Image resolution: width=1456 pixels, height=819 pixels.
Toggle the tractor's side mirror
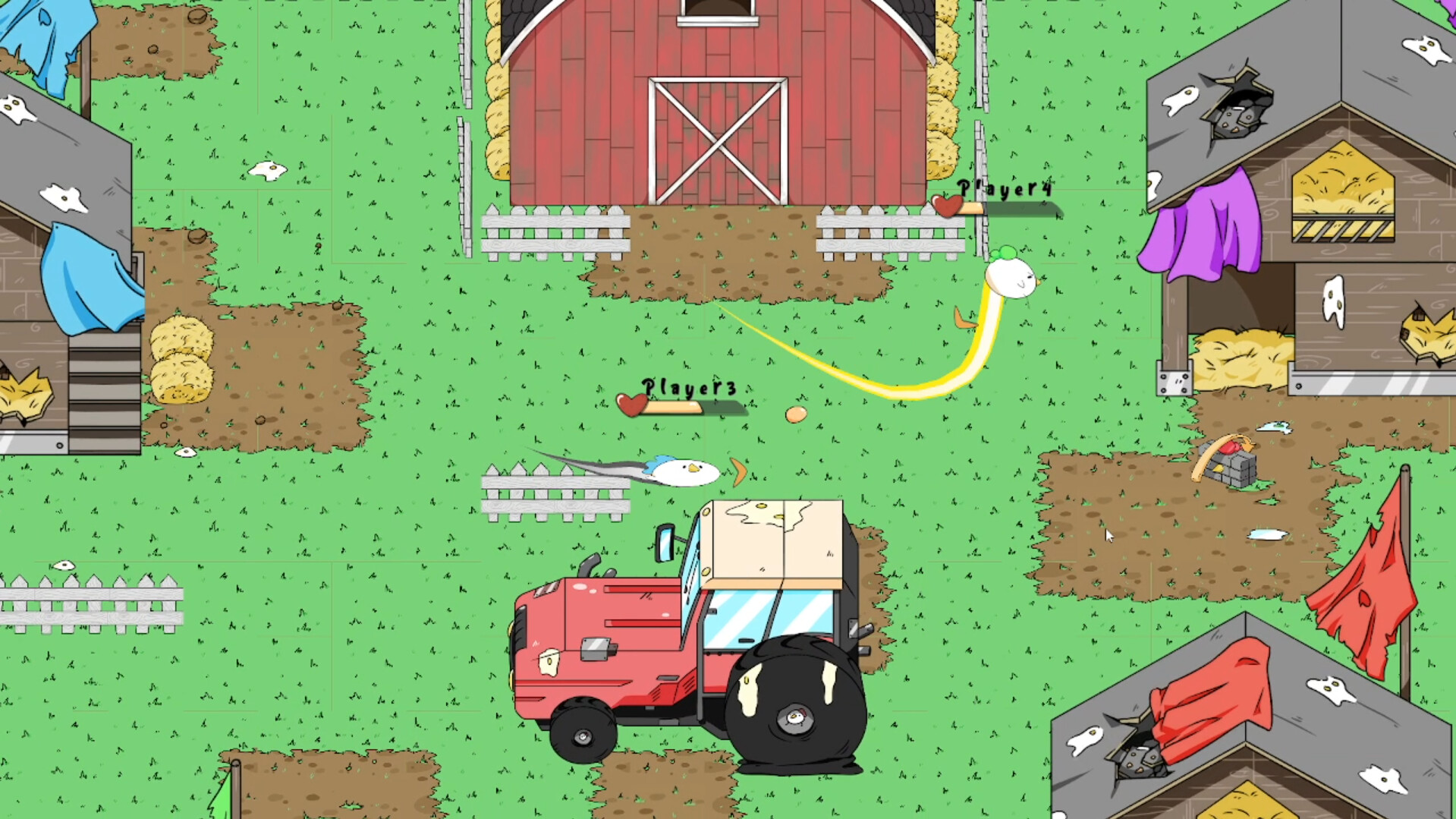click(664, 543)
